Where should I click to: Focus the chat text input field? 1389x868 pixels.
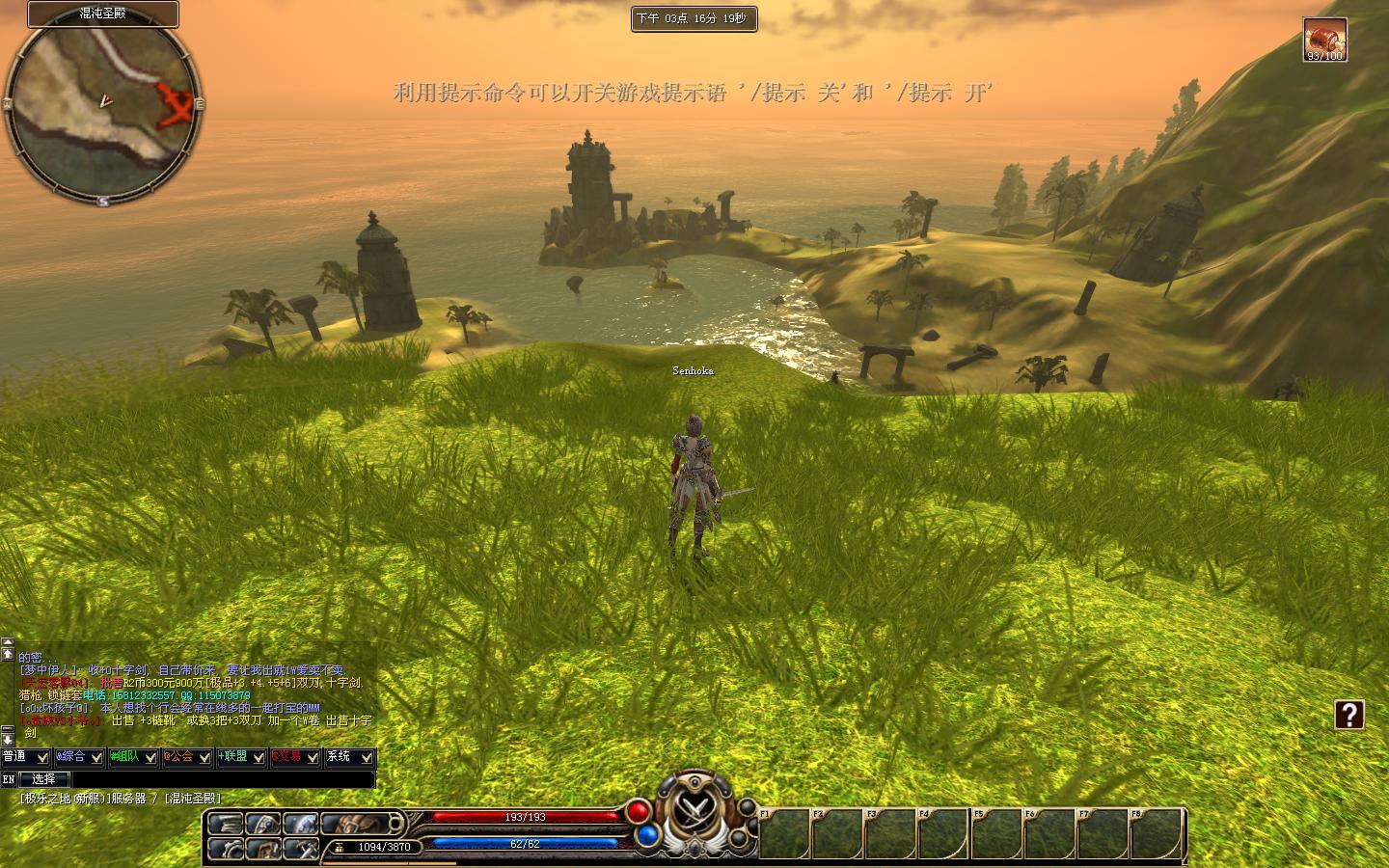pos(223,779)
